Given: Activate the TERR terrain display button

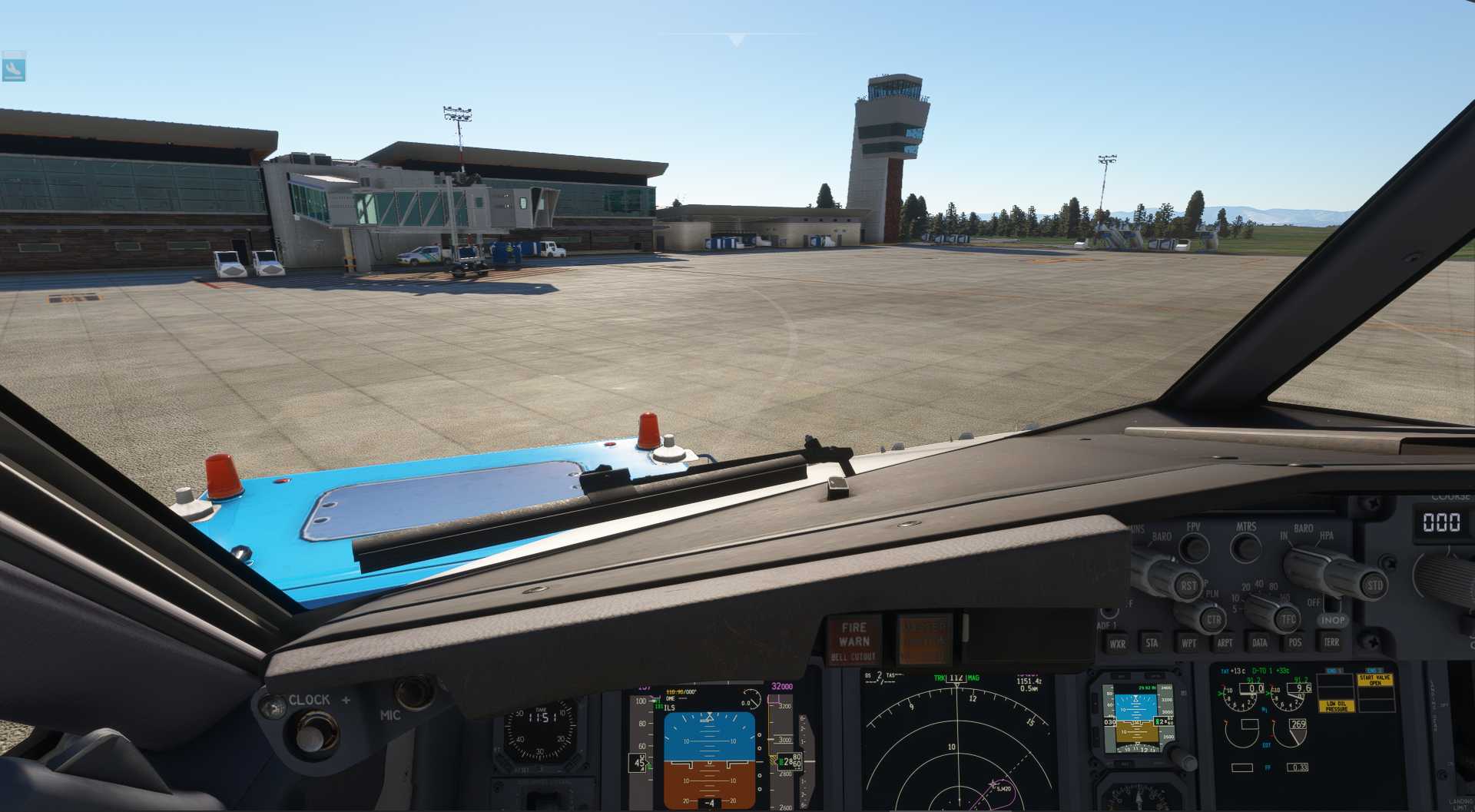Looking at the screenshot, I should (1331, 641).
